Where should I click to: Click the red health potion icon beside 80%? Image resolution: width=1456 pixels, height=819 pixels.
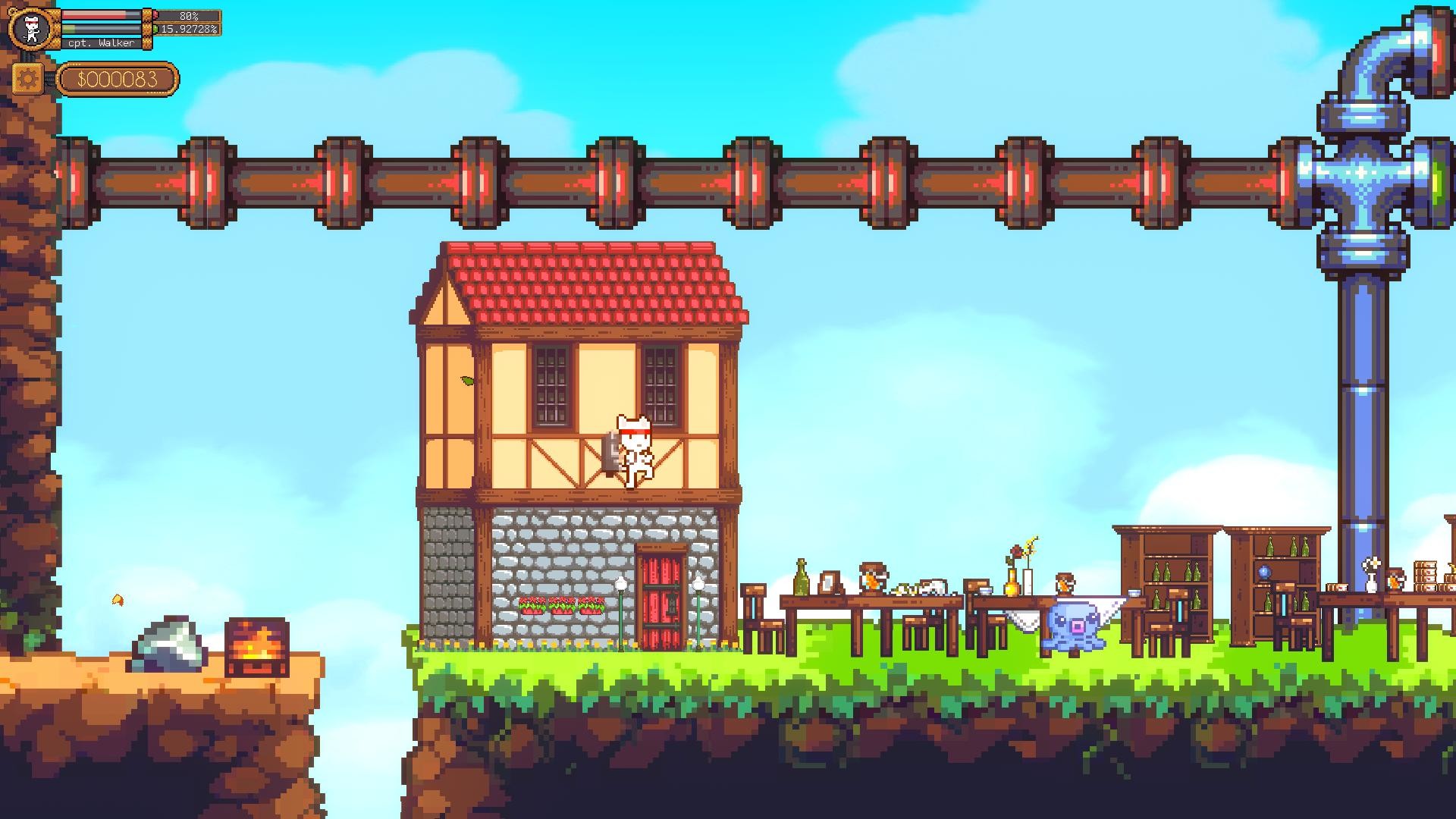155,14
